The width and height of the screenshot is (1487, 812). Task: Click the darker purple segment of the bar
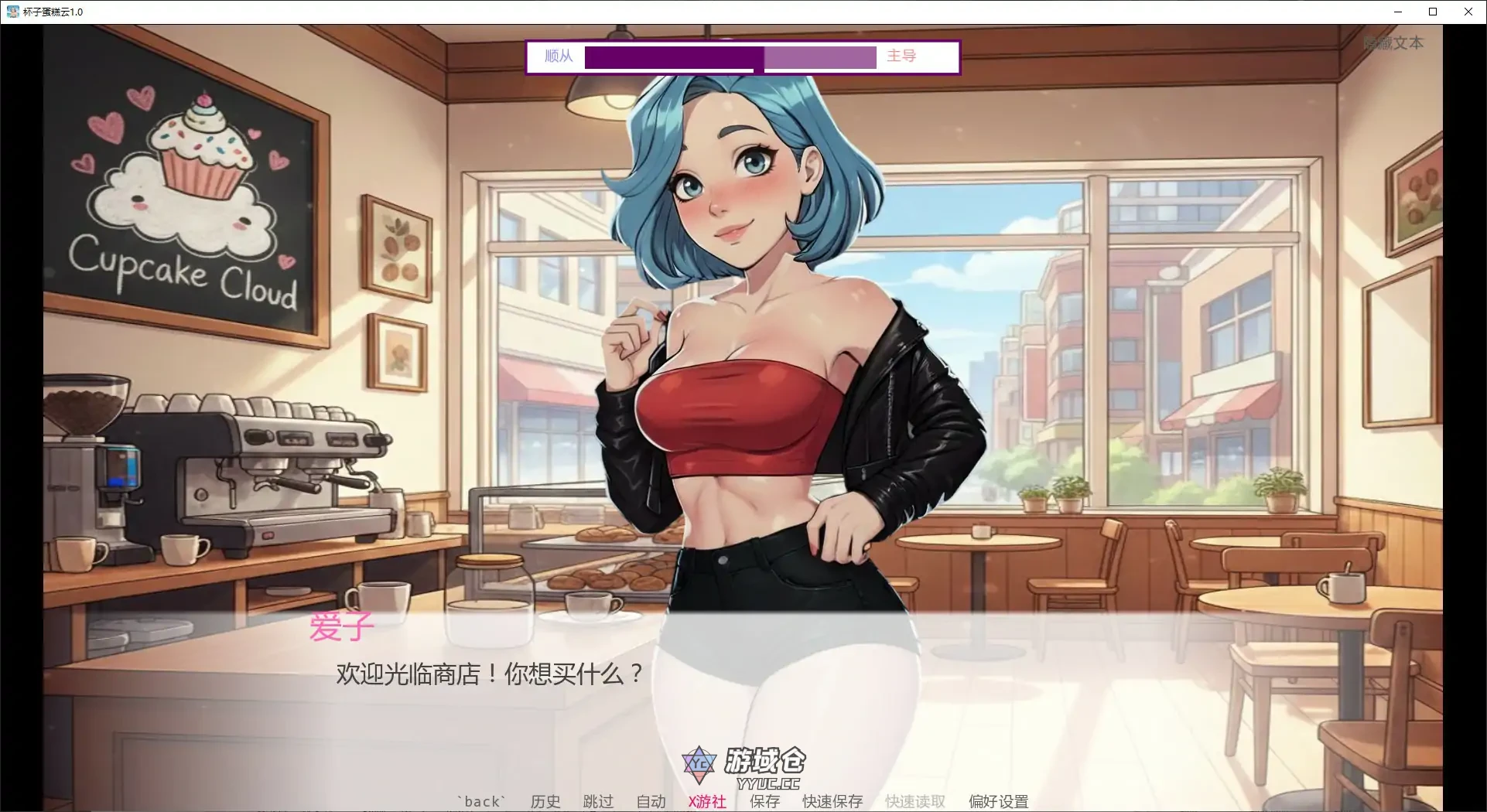point(673,57)
